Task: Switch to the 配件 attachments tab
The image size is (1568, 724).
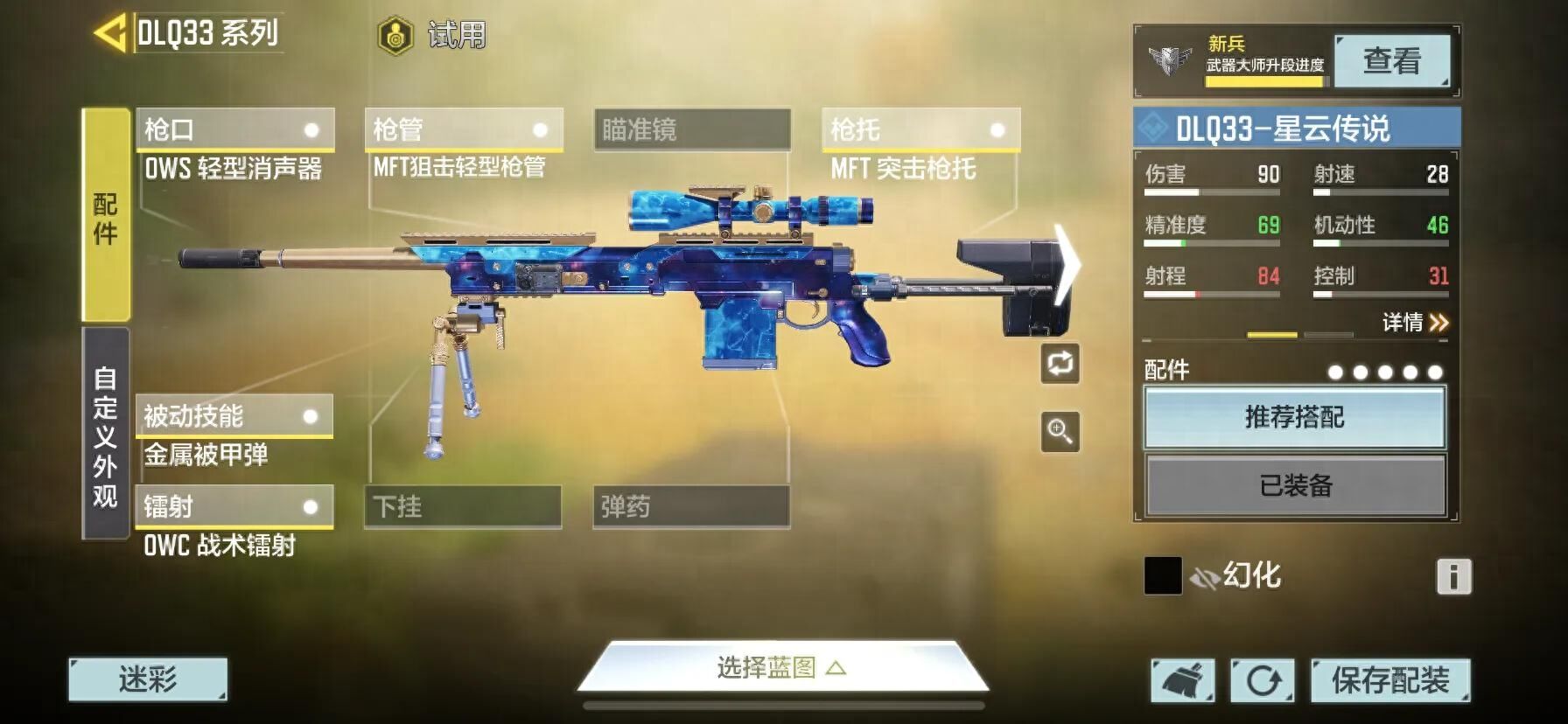Action: [x=106, y=216]
